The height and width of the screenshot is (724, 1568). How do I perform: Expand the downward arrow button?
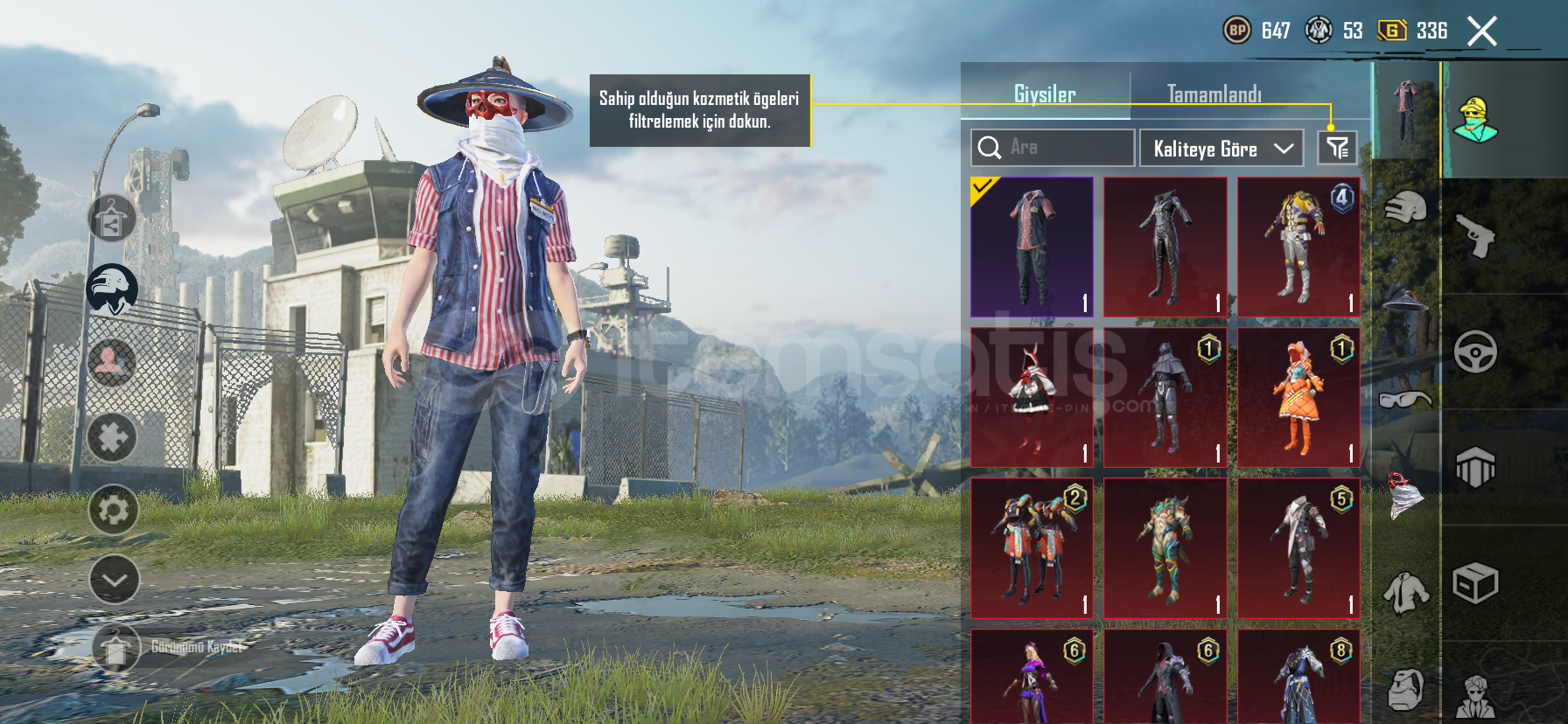[x=114, y=580]
